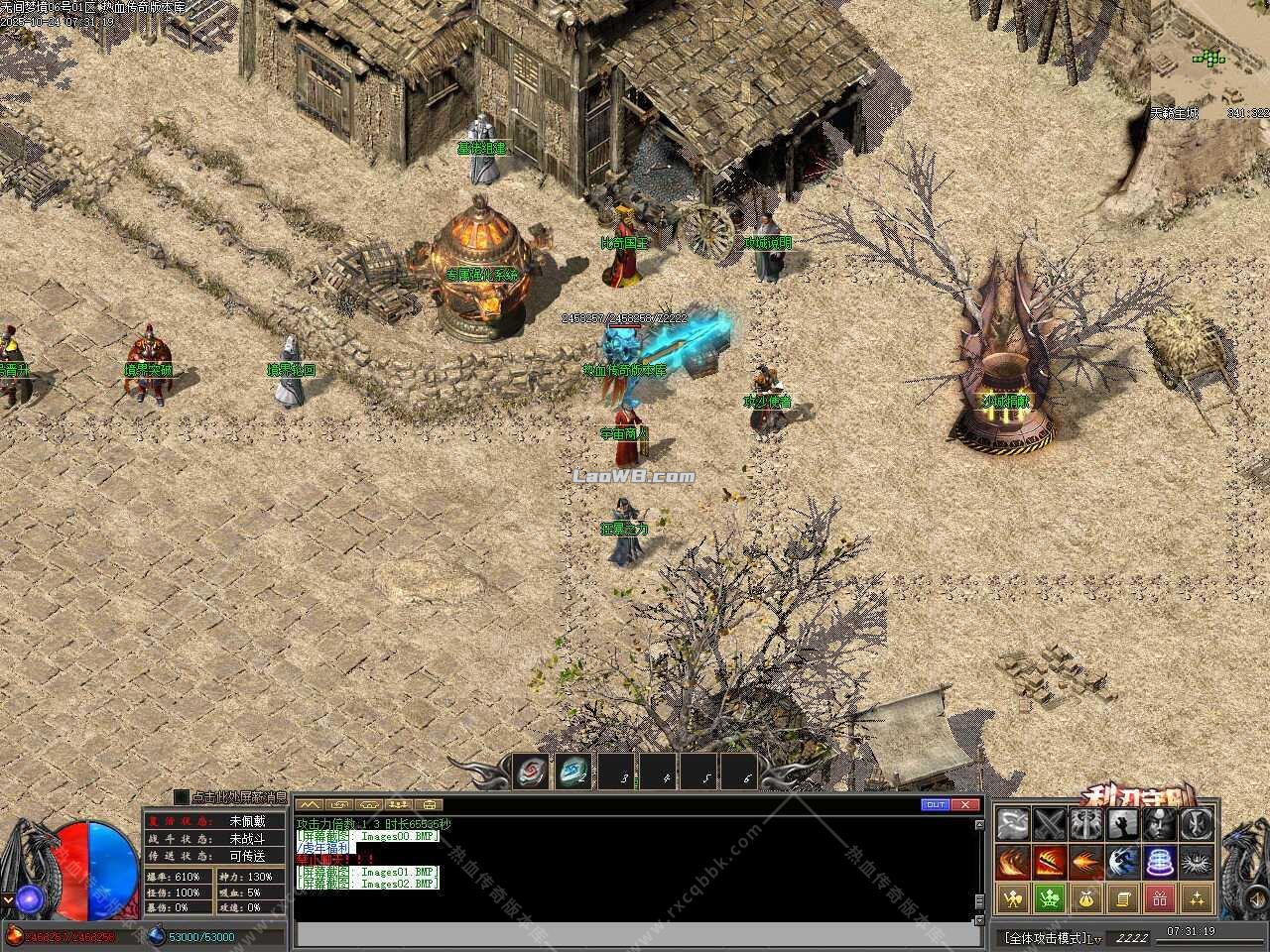Open the inventory bag icon
The height and width of the screenshot is (952, 1270).
coord(1085,899)
